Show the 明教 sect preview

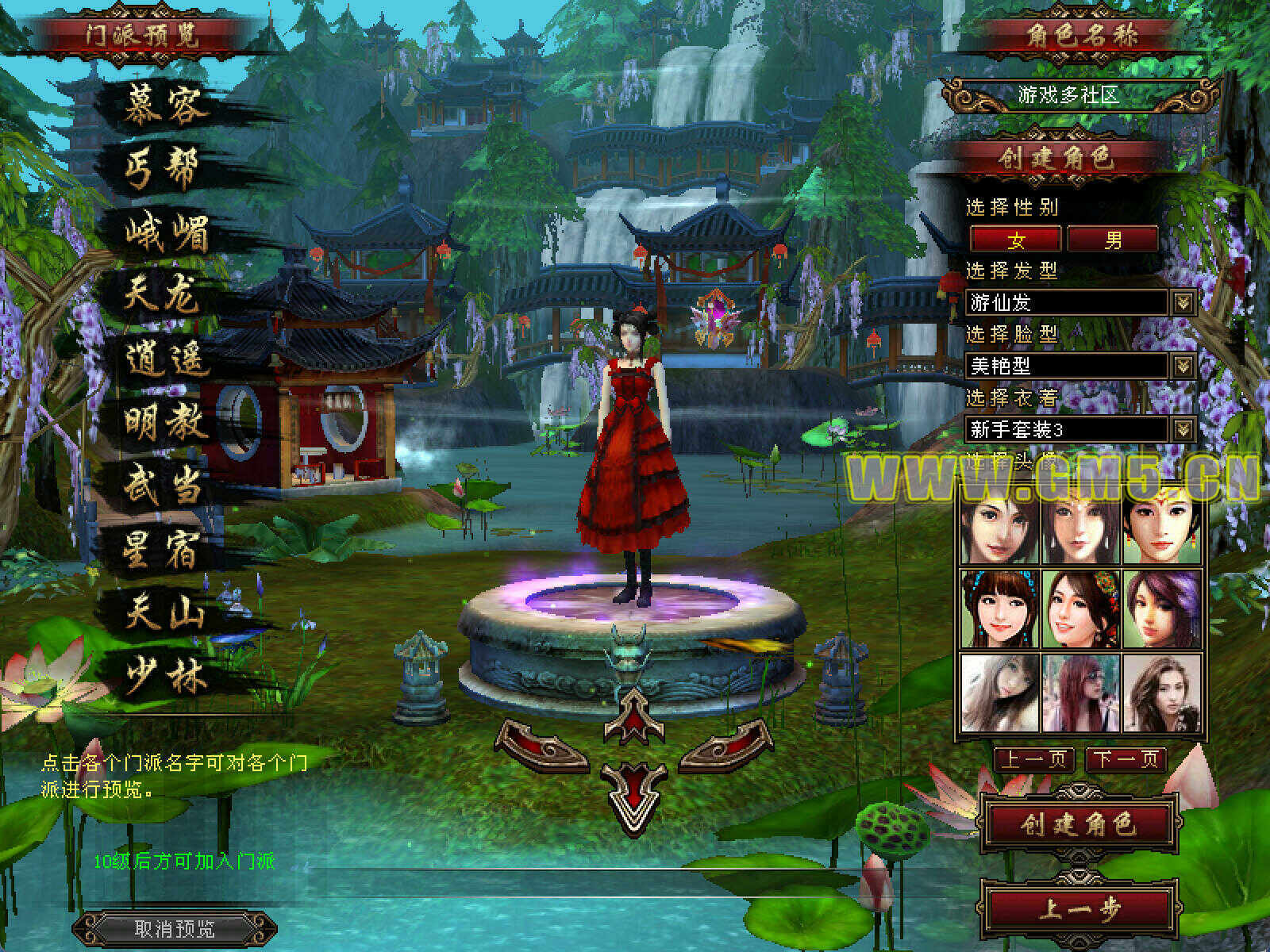point(165,422)
